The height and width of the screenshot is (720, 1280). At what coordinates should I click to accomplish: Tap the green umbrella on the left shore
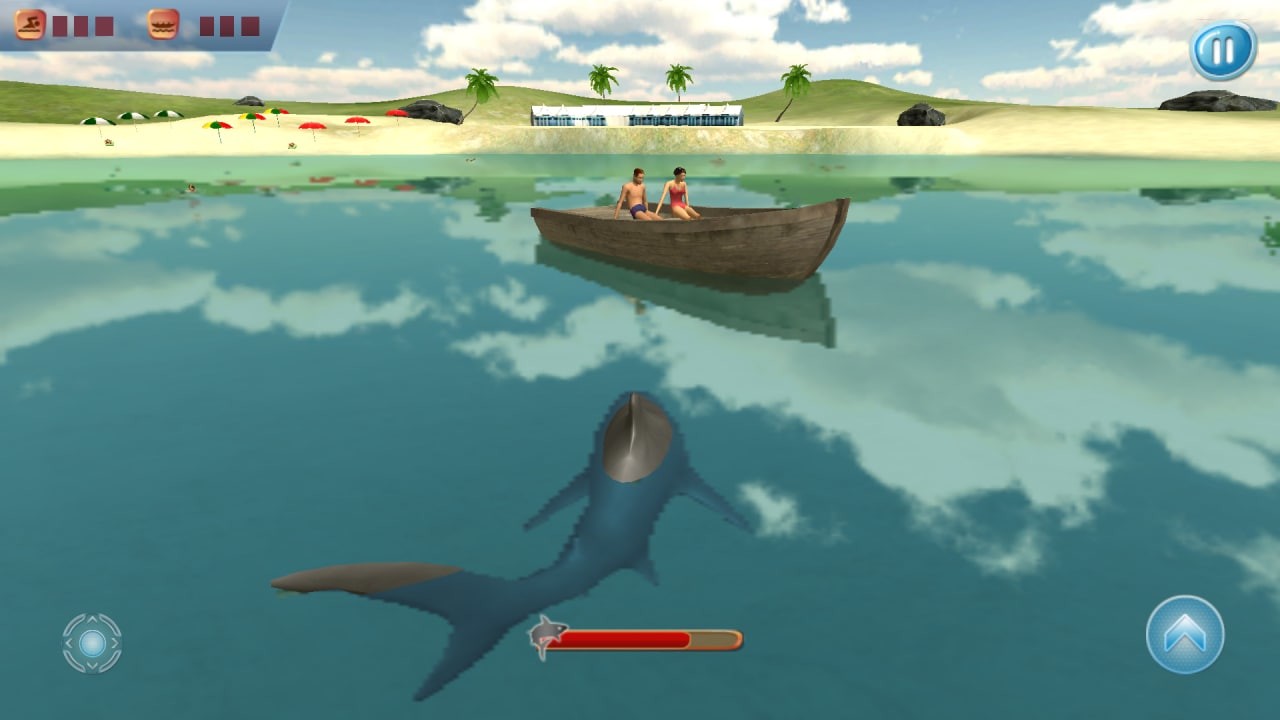tap(97, 122)
